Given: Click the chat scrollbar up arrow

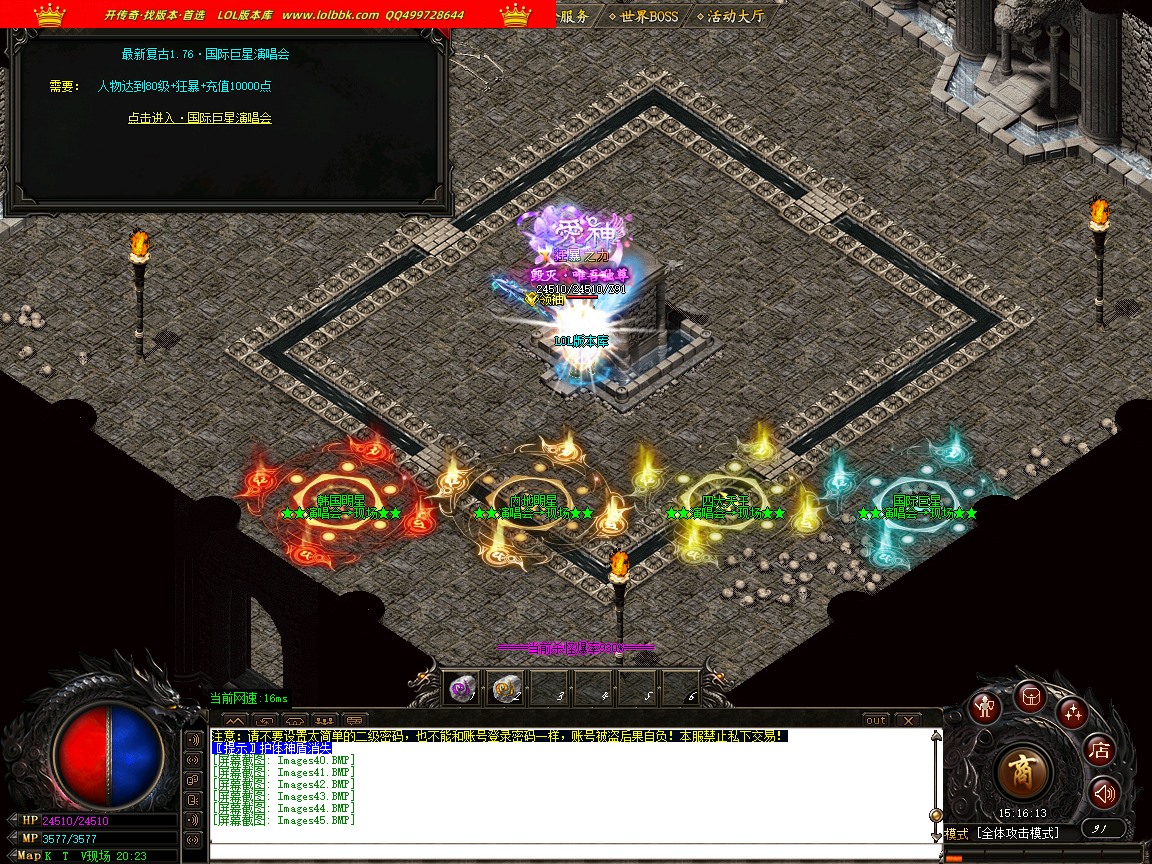Looking at the screenshot, I should click(936, 735).
